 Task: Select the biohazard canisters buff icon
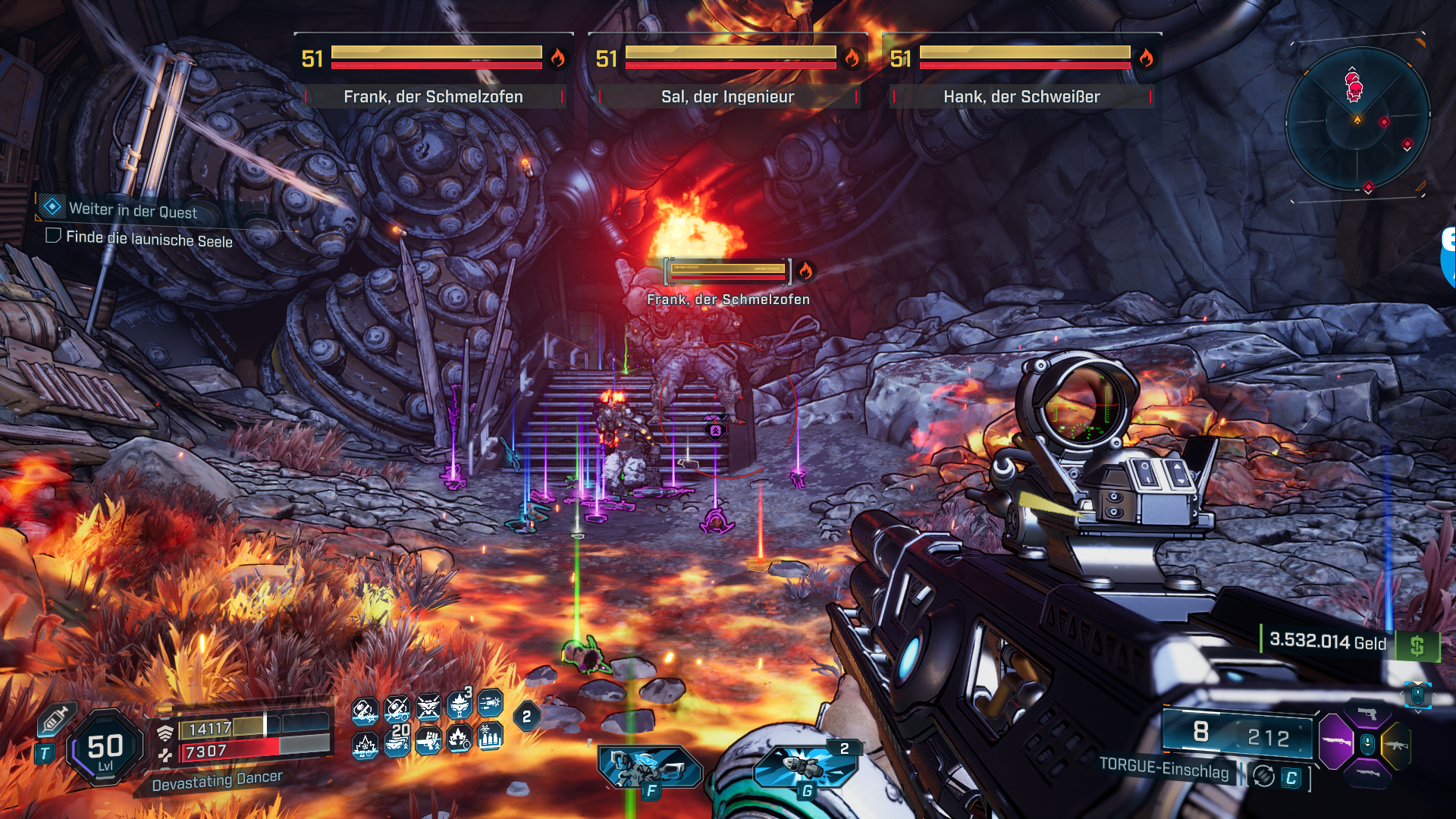pyautogui.click(x=490, y=736)
